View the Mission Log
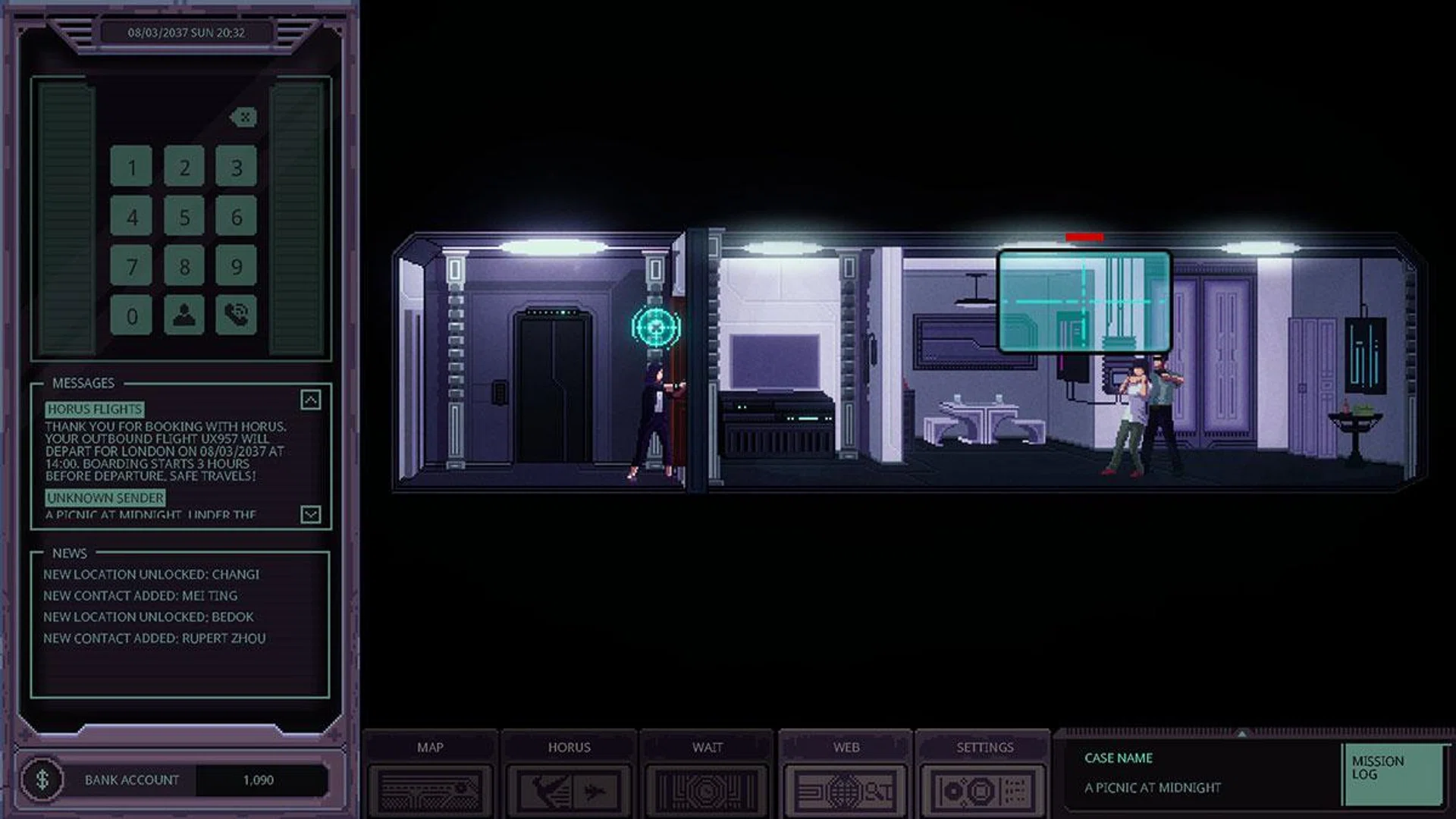This screenshot has height=819, width=1456. (1392, 773)
